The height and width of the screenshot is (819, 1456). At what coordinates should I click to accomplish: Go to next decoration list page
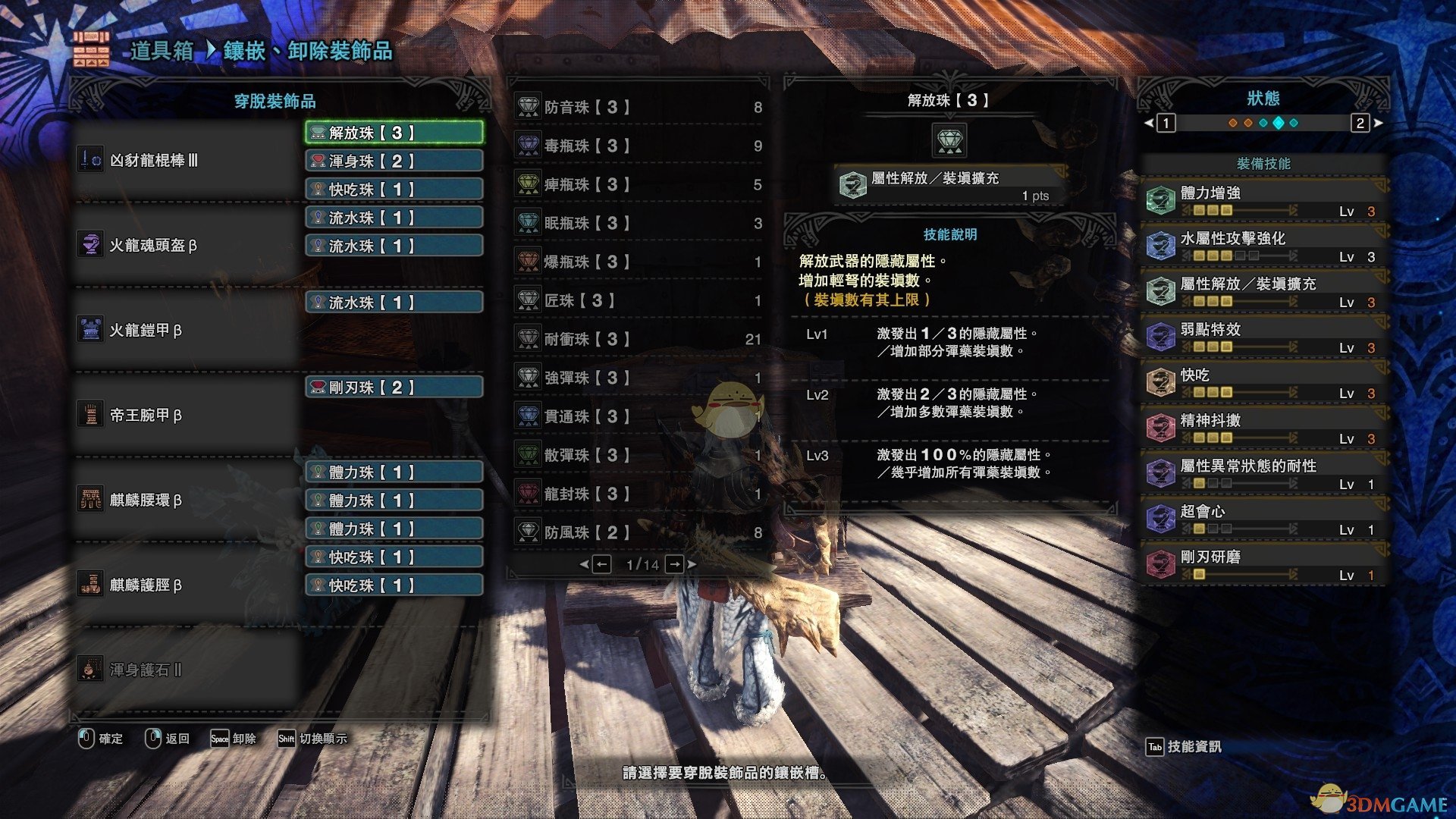coord(674,564)
